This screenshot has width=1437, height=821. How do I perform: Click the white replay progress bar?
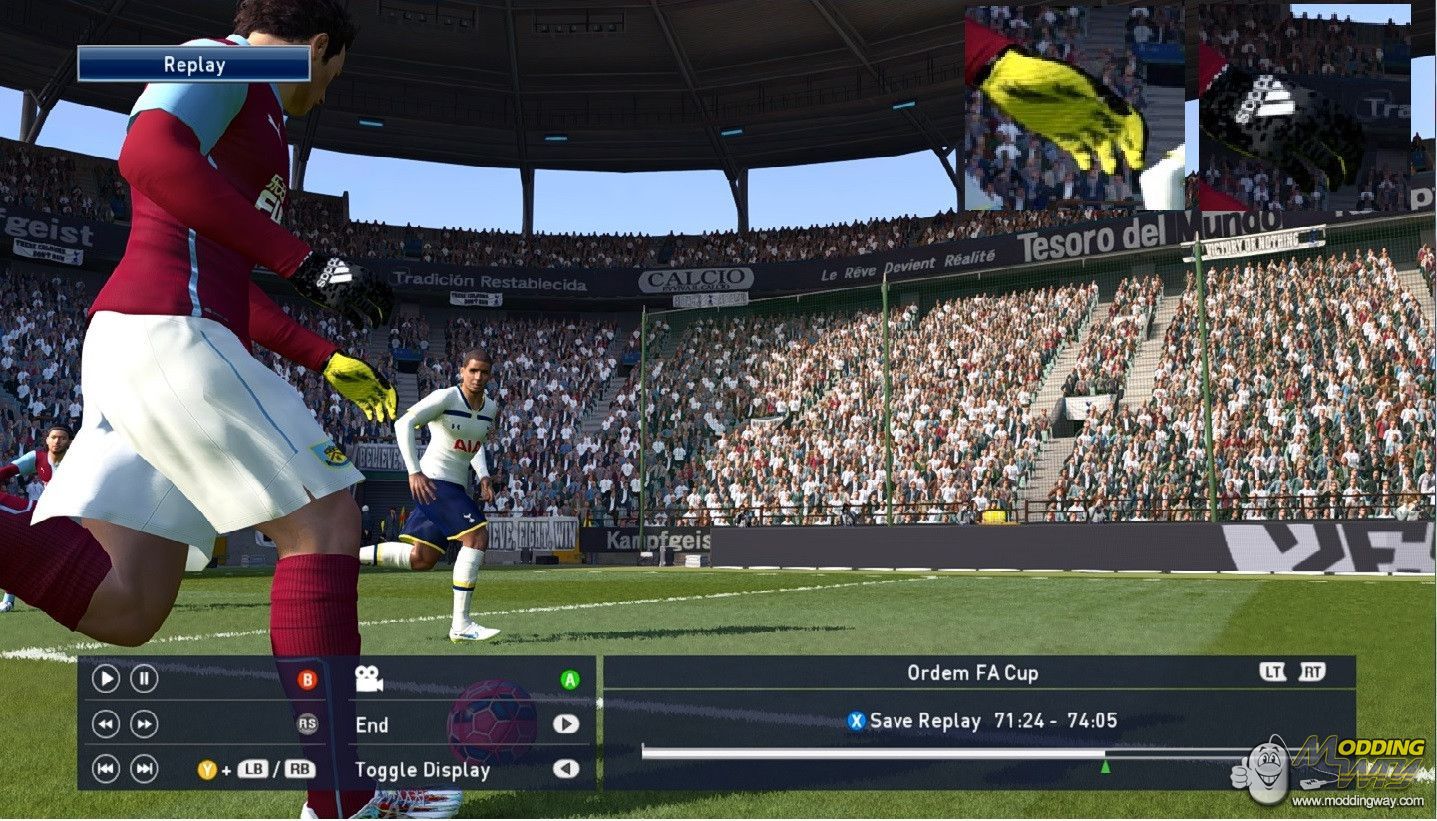872,753
